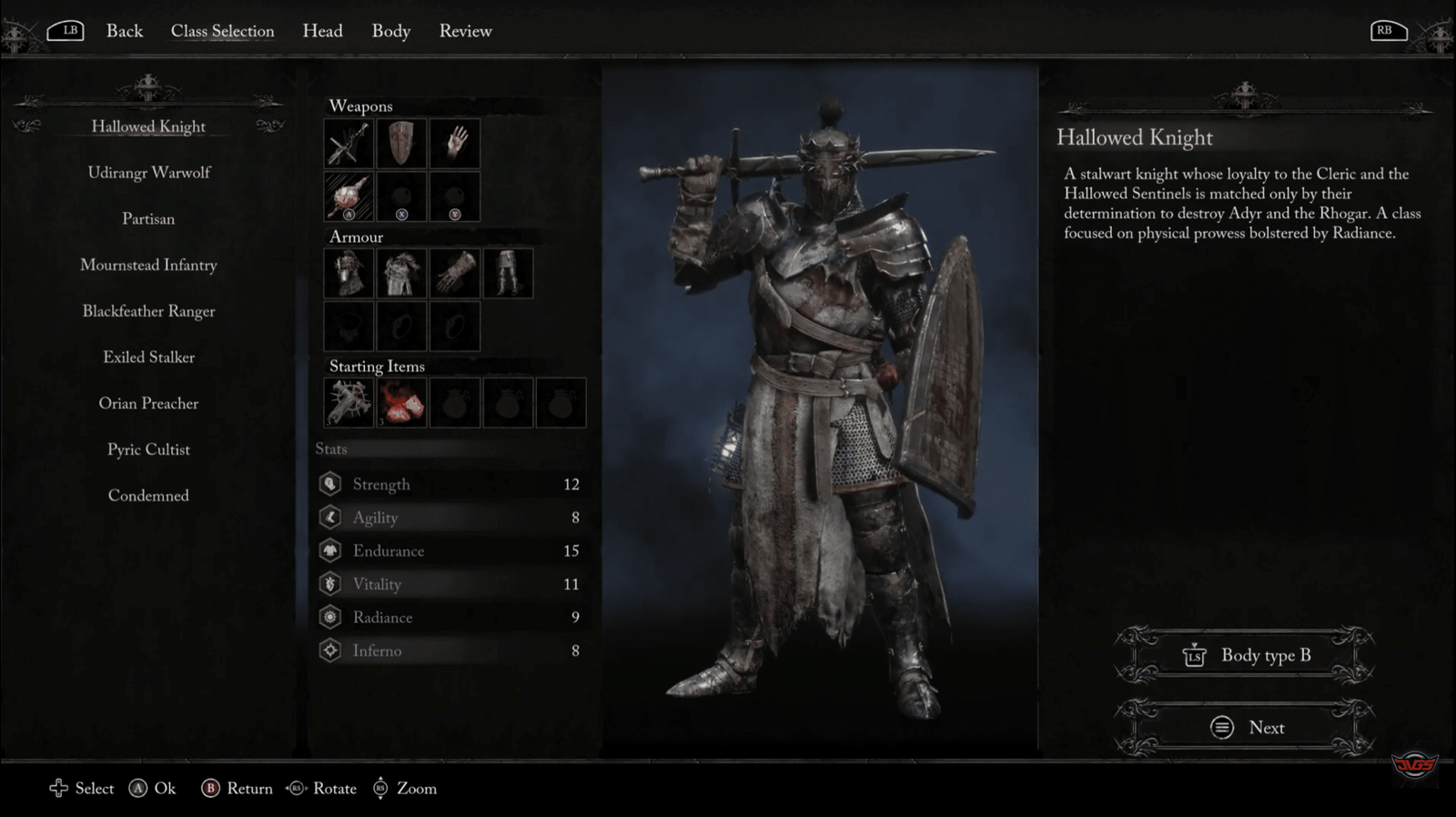
Task: Select the Mournstead Infantry class
Action: click(x=148, y=265)
